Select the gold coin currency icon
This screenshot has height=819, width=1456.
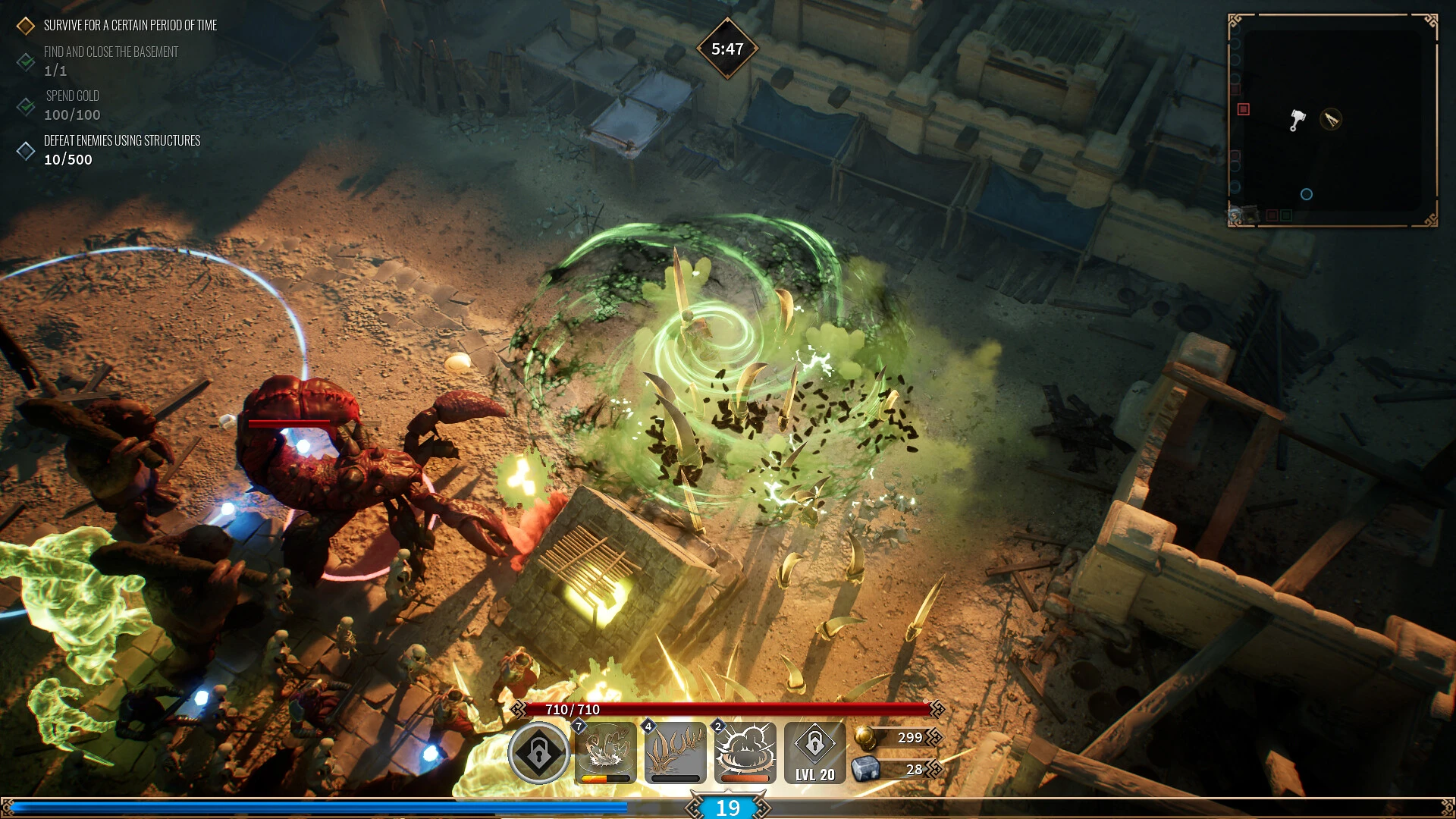point(864,737)
